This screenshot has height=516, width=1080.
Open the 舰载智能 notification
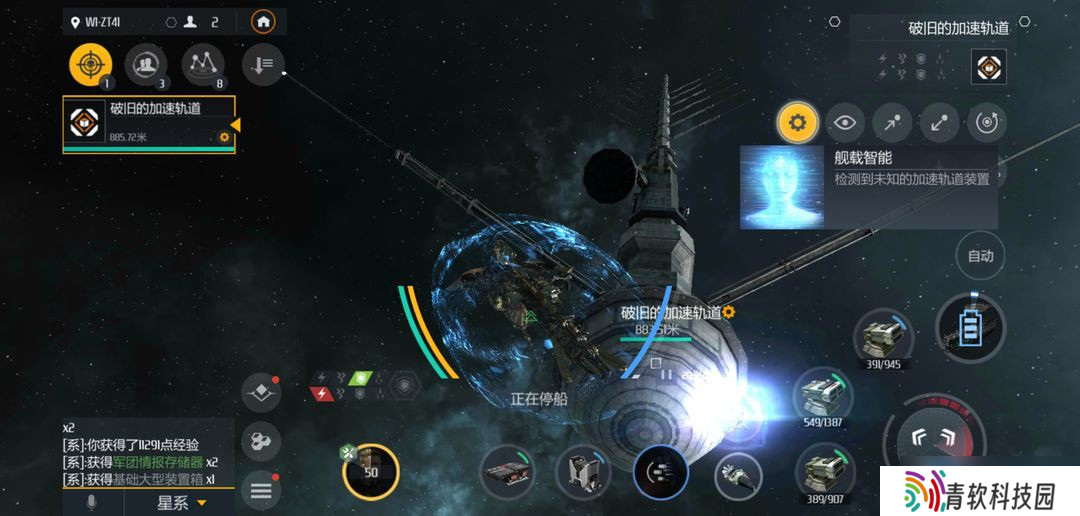click(868, 187)
